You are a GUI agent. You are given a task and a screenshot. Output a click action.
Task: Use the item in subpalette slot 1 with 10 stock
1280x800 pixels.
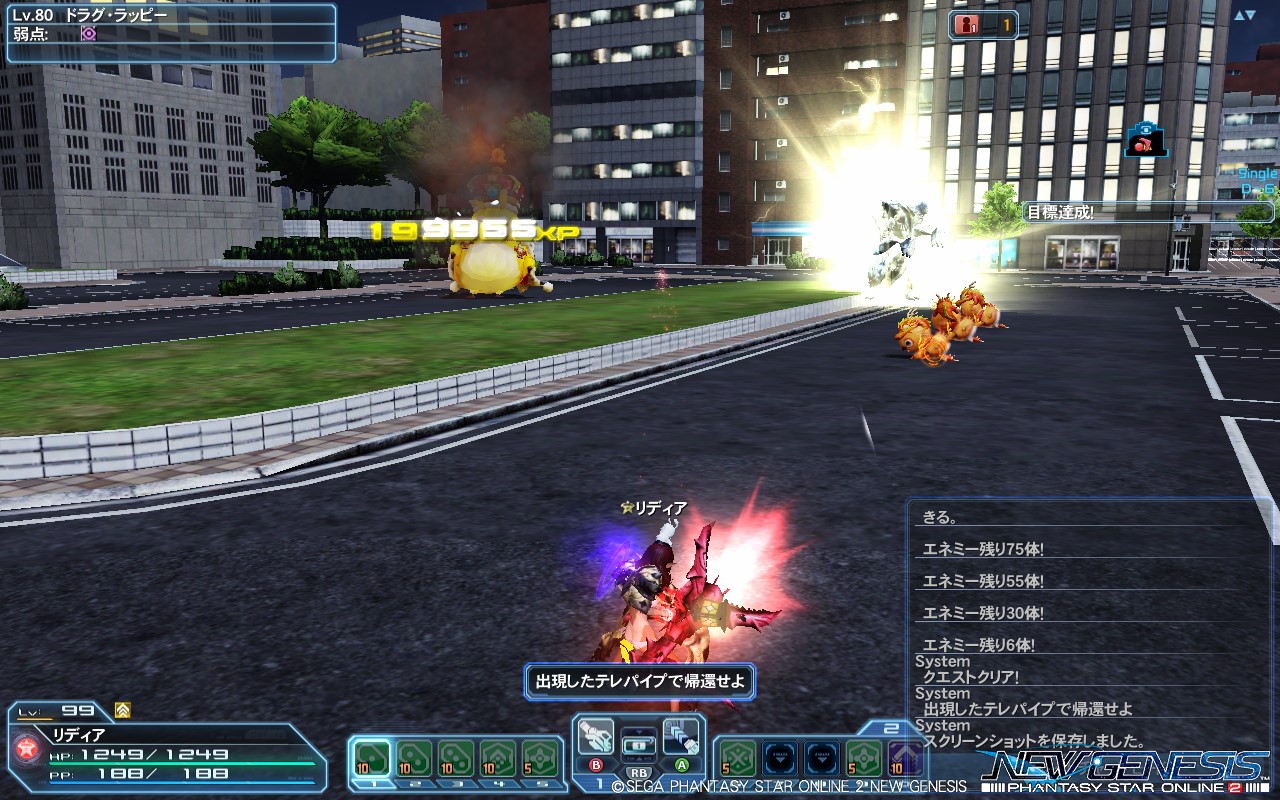(x=370, y=756)
